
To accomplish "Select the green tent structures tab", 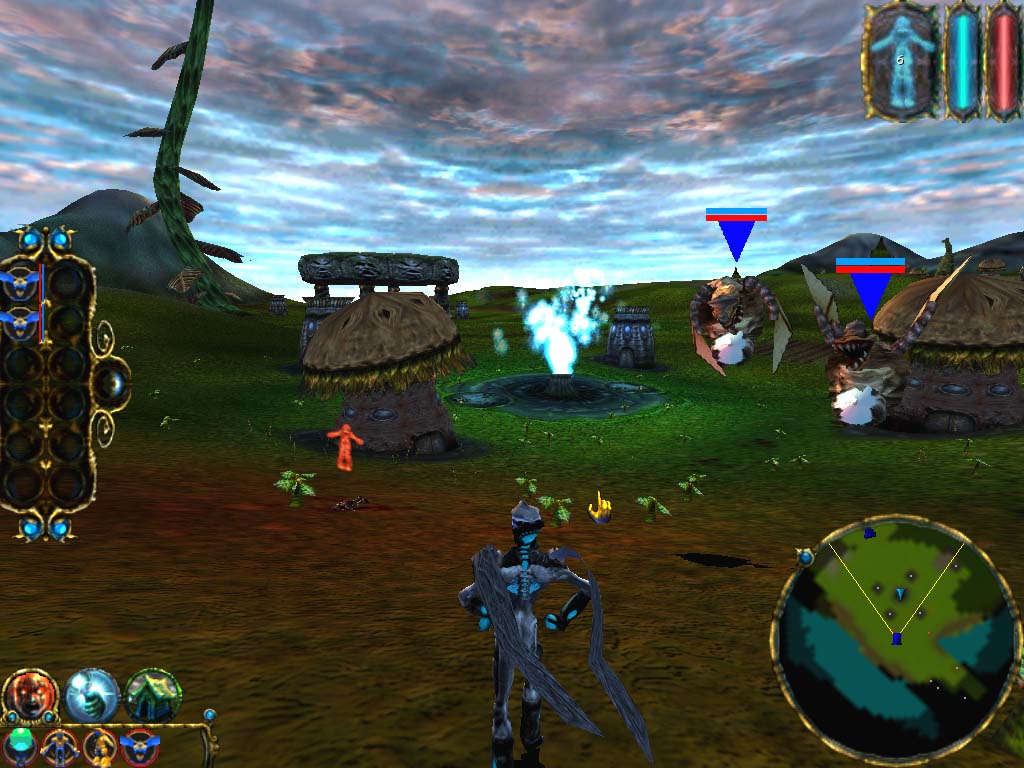I will (153, 695).
